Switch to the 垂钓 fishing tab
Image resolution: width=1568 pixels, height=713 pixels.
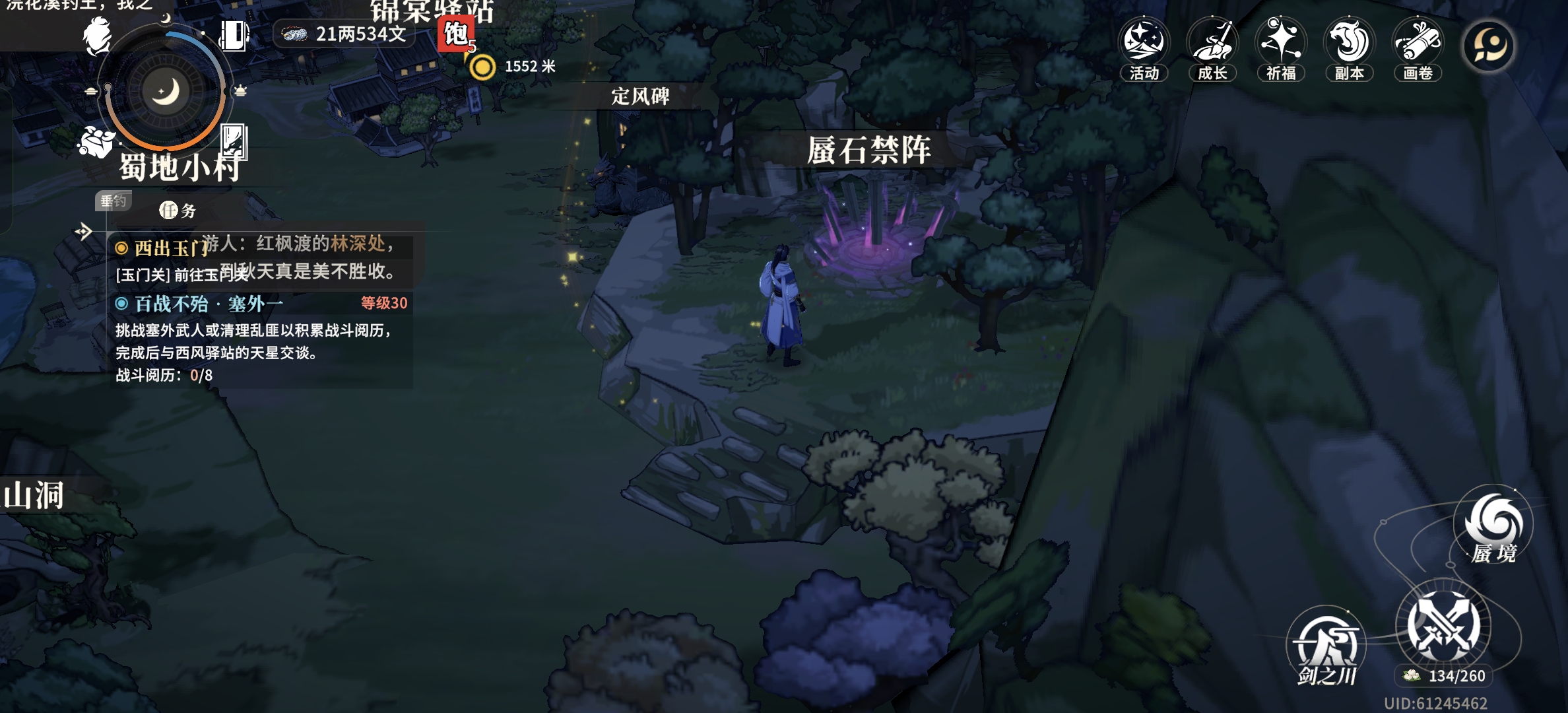click(x=113, y=201)
